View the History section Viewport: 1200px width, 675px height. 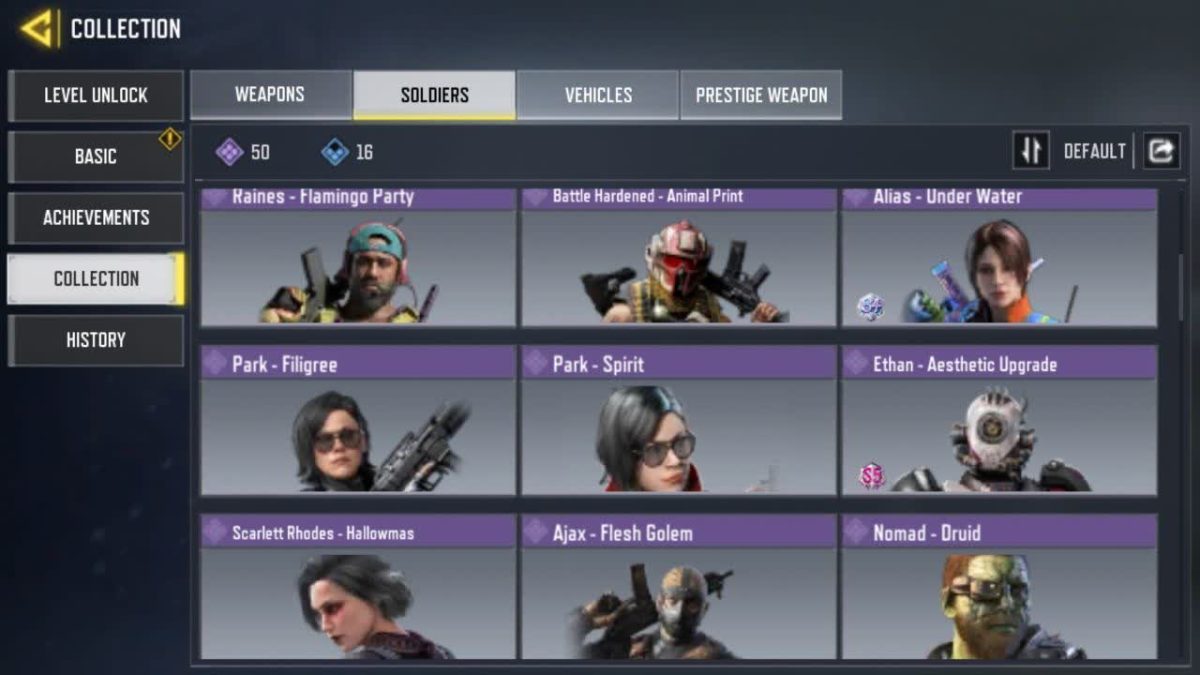[96, 340]
